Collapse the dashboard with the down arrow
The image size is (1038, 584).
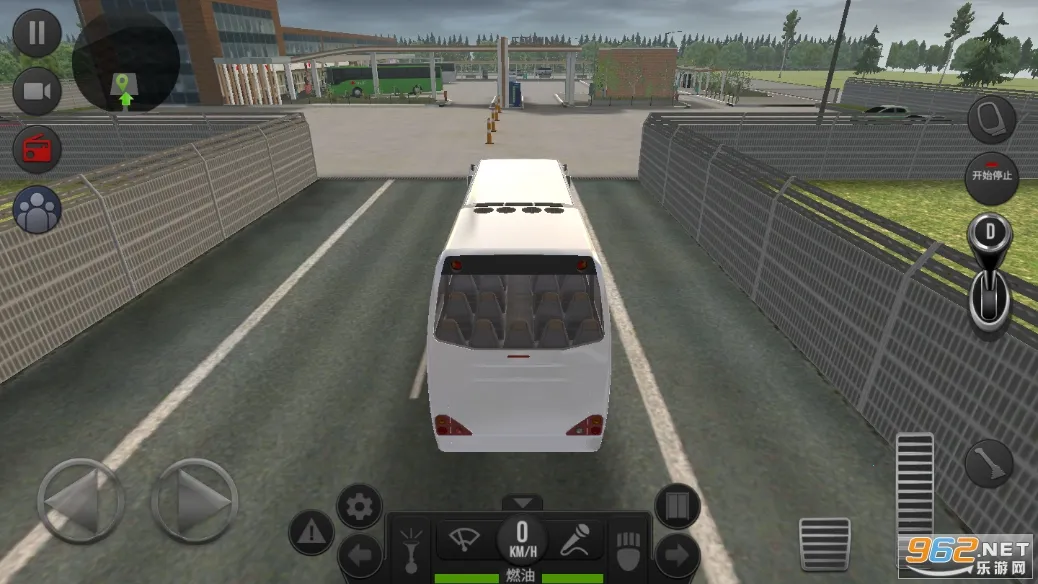(x=521, y=502)
